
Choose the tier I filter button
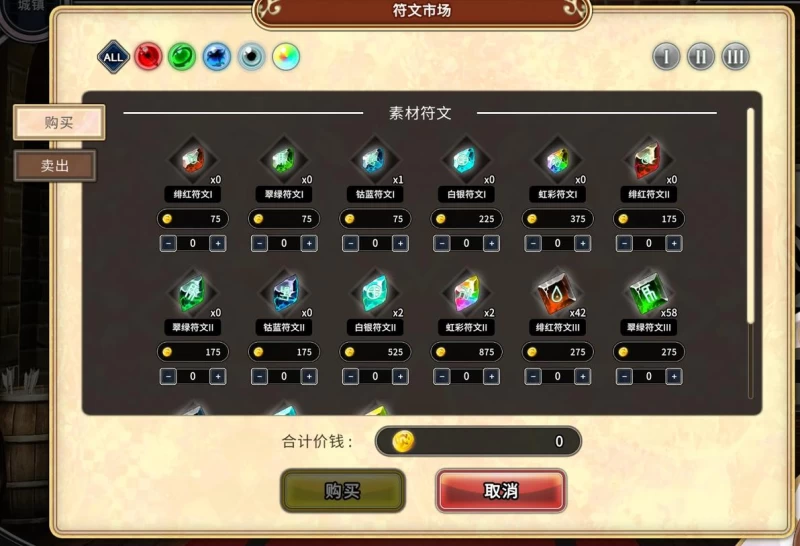[666, 56]
